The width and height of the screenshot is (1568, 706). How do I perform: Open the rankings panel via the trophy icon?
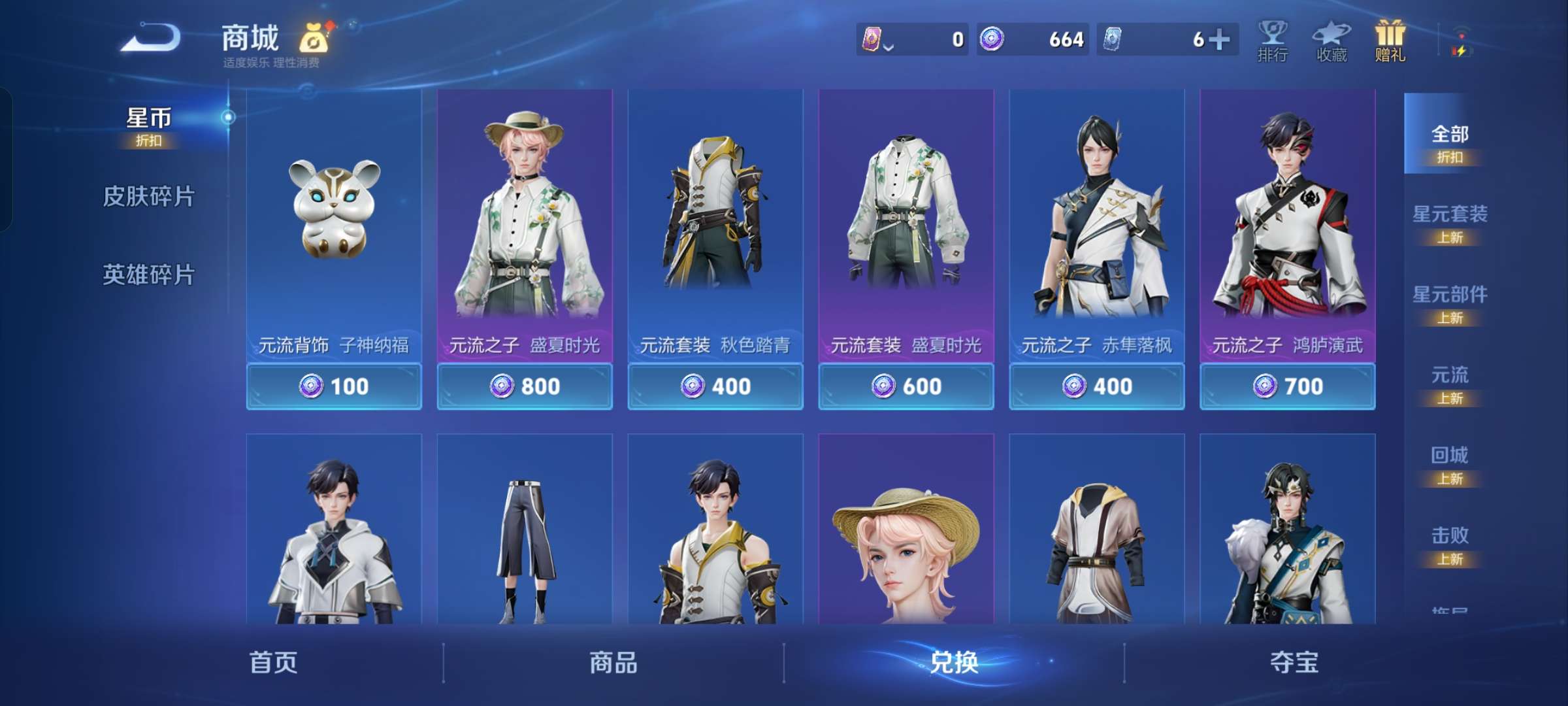(1270, 41)
